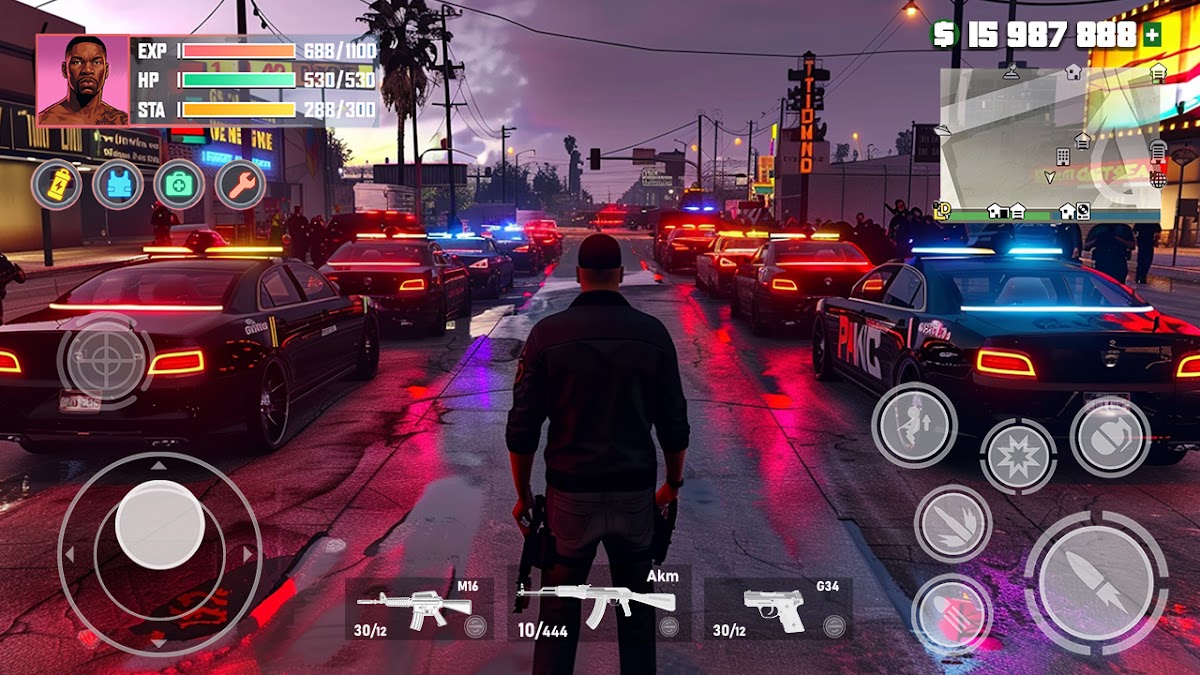The width and height of the screenshot is (1200, 675).
Task: Use the blue body armor vest
Action: pos(118,185)
